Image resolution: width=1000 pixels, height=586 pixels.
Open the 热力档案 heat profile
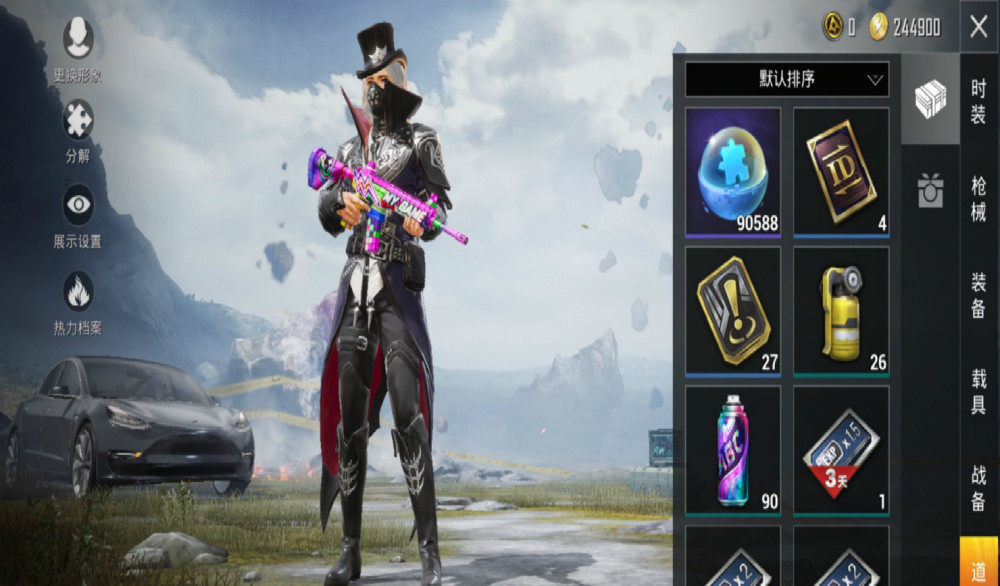click(78, 301)
